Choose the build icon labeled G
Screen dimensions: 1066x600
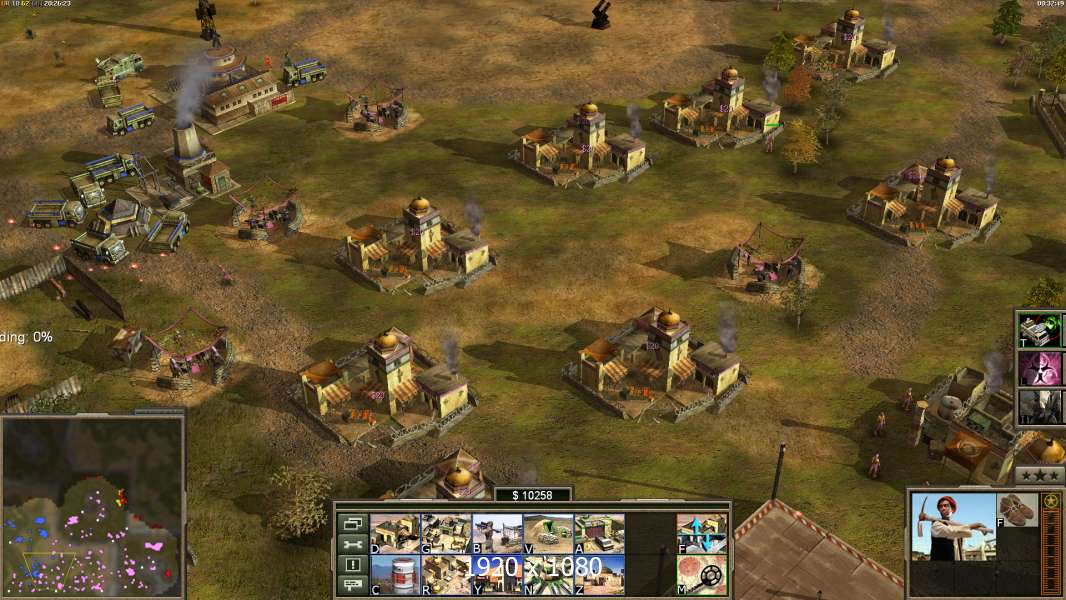click(x=445, y=534)
